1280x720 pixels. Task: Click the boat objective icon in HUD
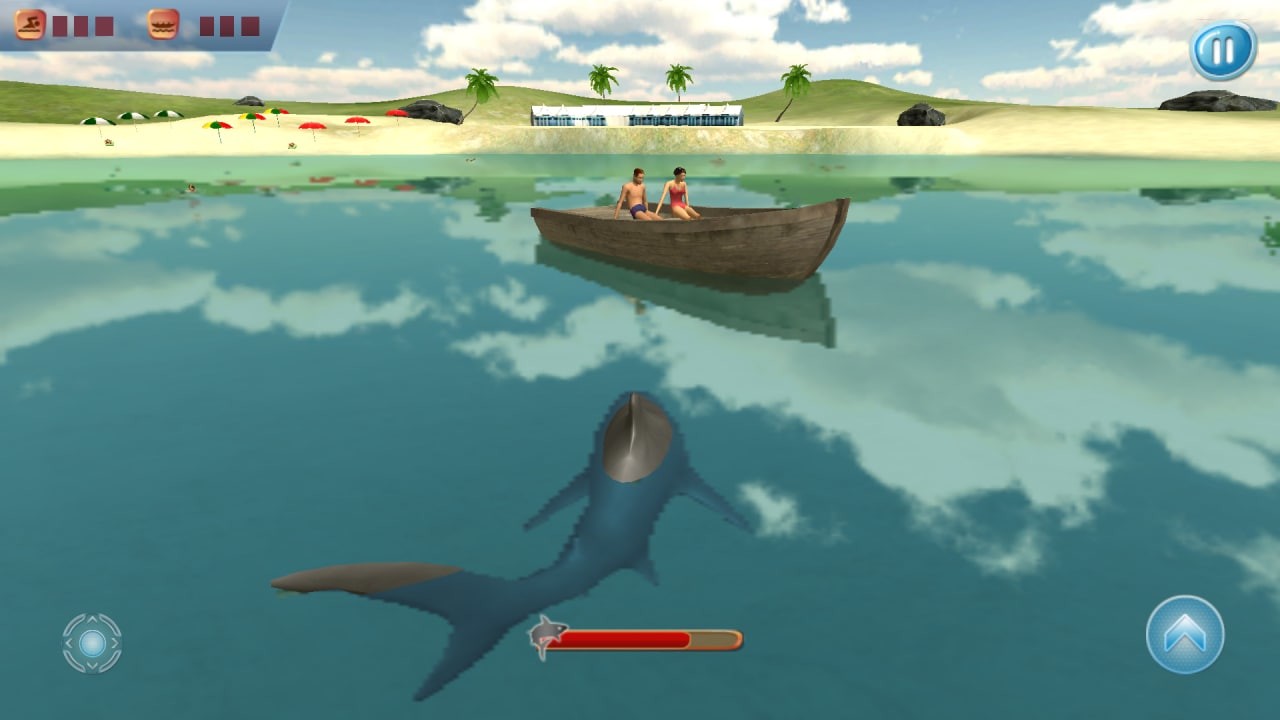click(x=162, y=25)
